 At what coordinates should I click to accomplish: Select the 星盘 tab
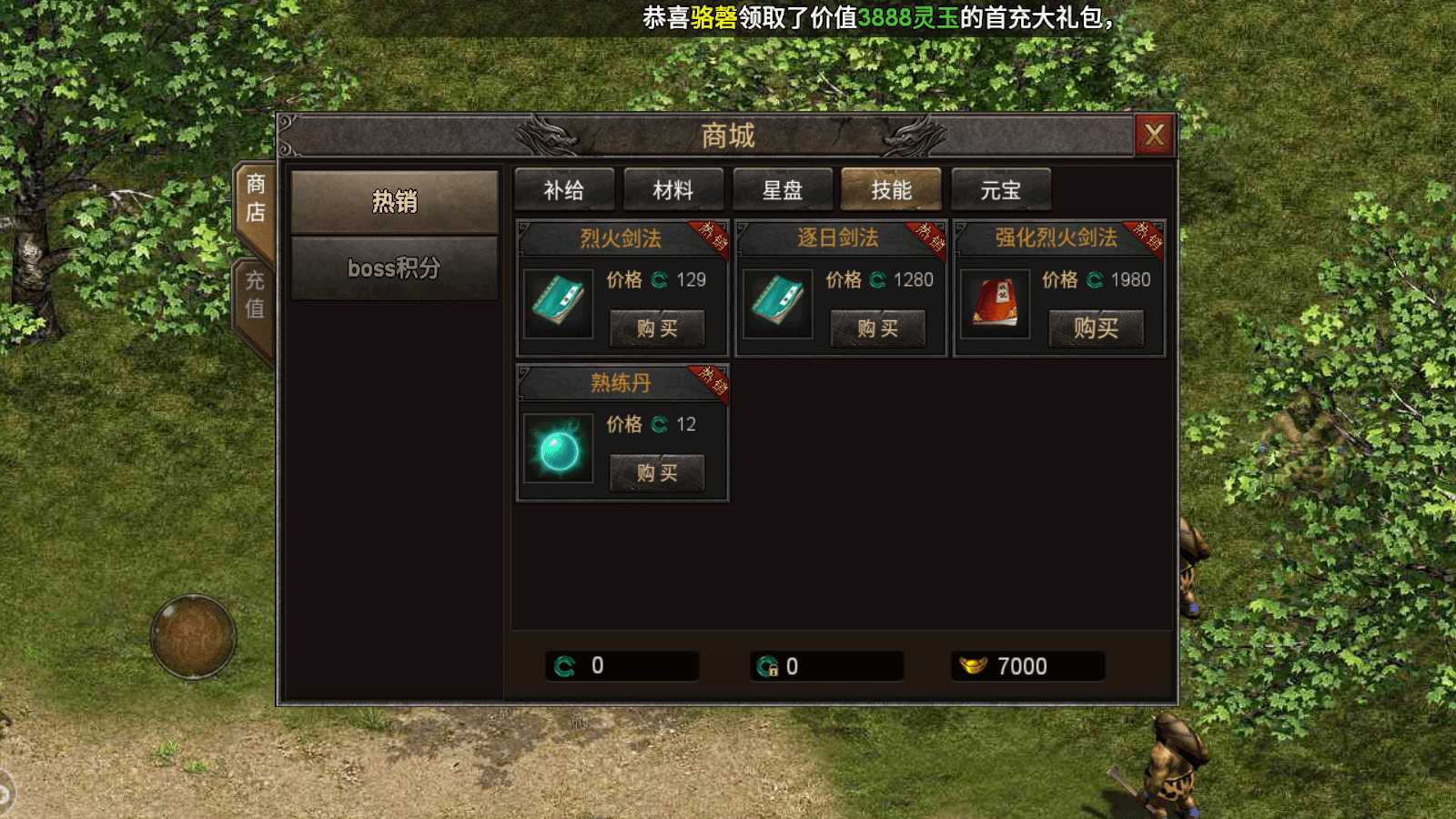[x=782, y=190]
